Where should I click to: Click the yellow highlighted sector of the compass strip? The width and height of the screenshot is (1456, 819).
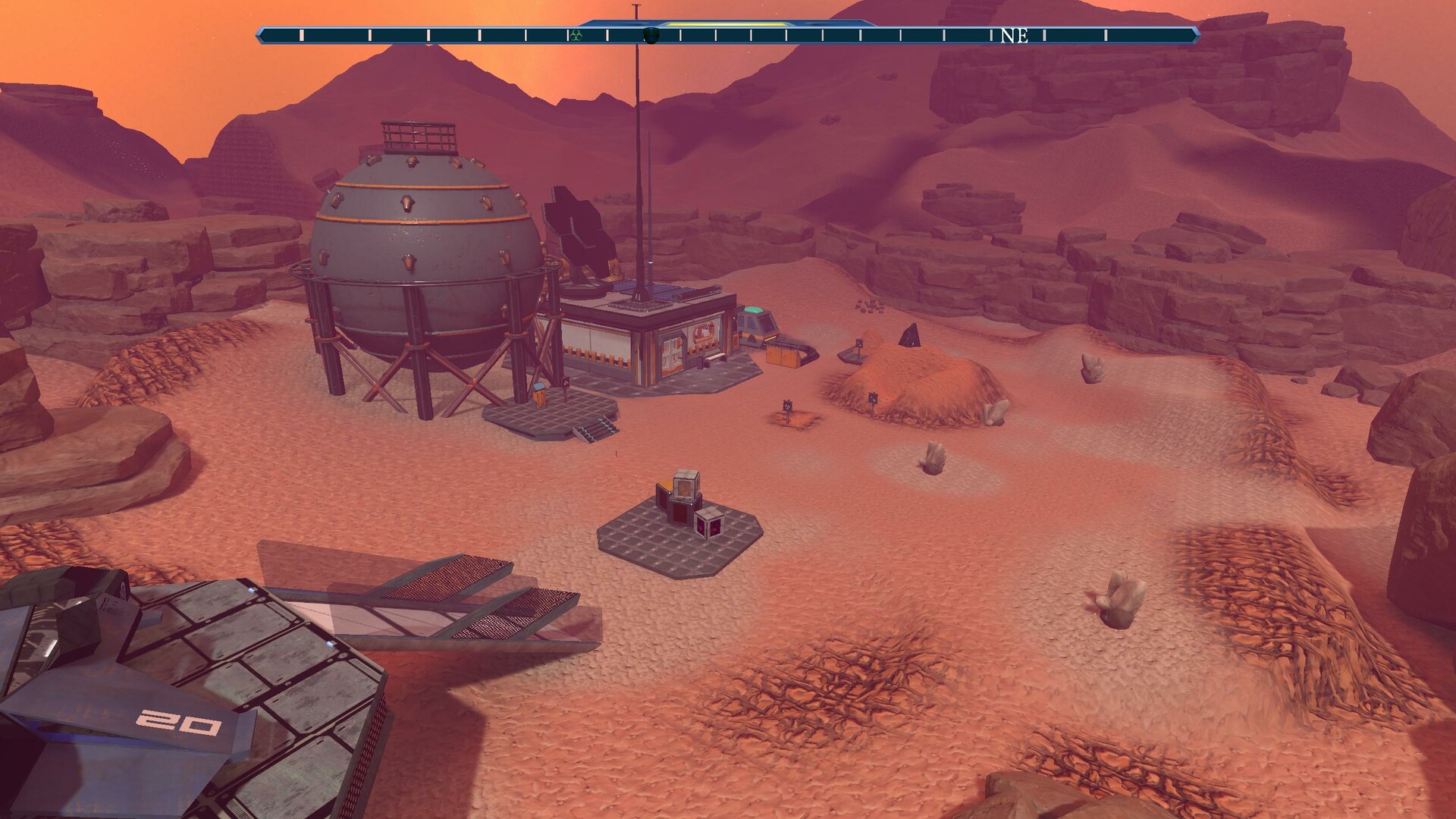(728, 24)
